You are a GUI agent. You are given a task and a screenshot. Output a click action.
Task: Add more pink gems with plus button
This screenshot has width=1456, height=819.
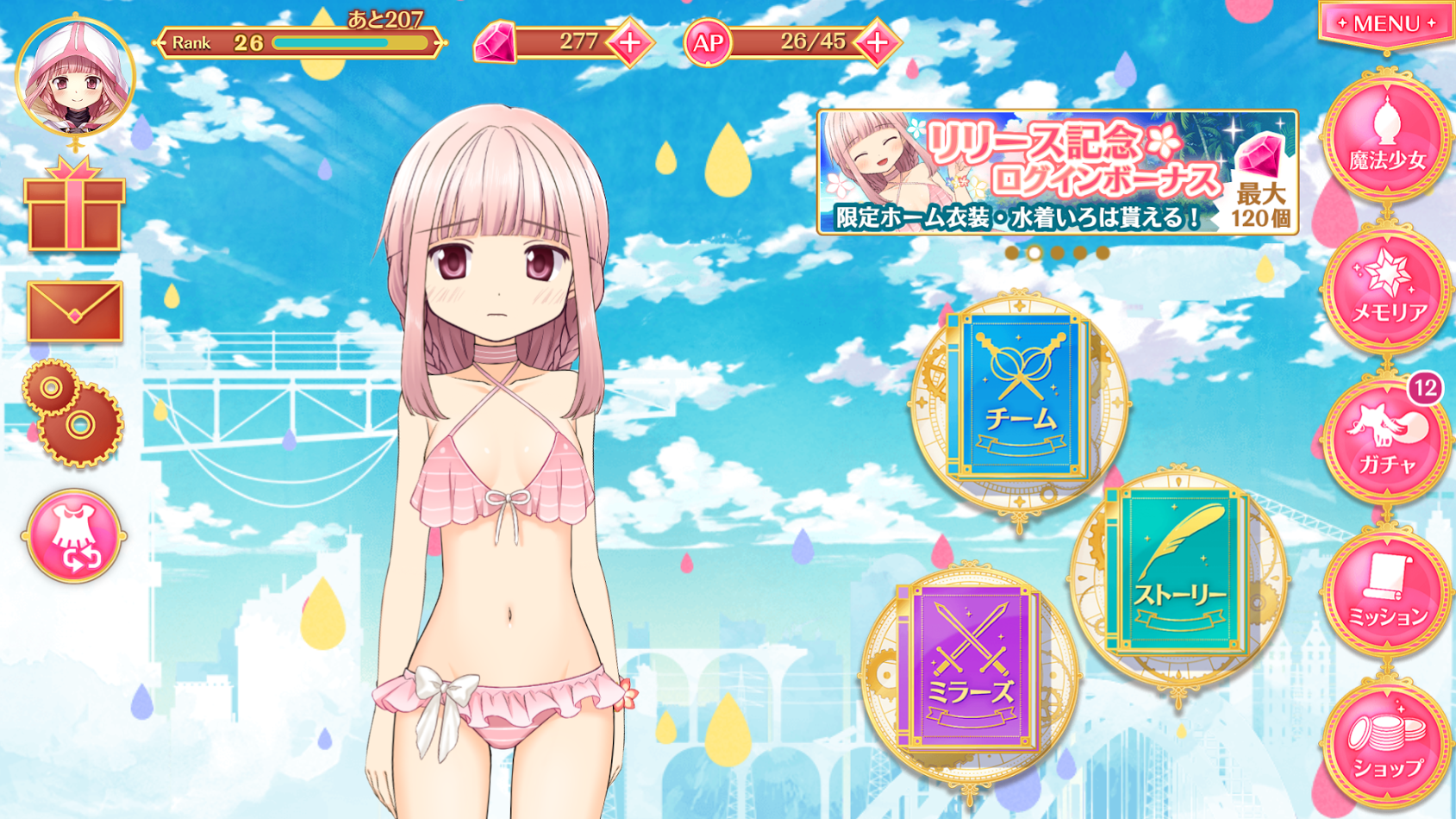click(630, 42)
